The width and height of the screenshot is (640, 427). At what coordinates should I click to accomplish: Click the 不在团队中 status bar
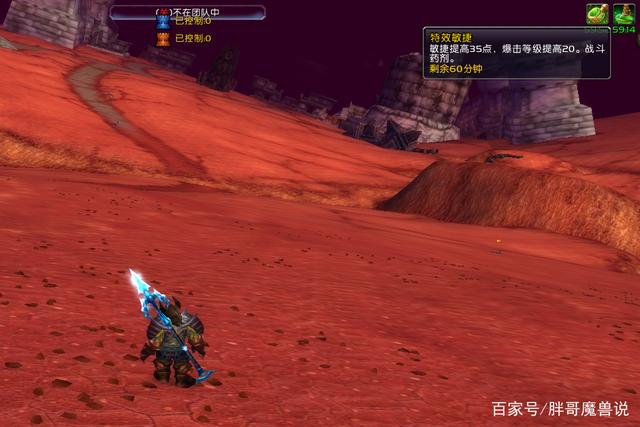click(x=187, y=11)
